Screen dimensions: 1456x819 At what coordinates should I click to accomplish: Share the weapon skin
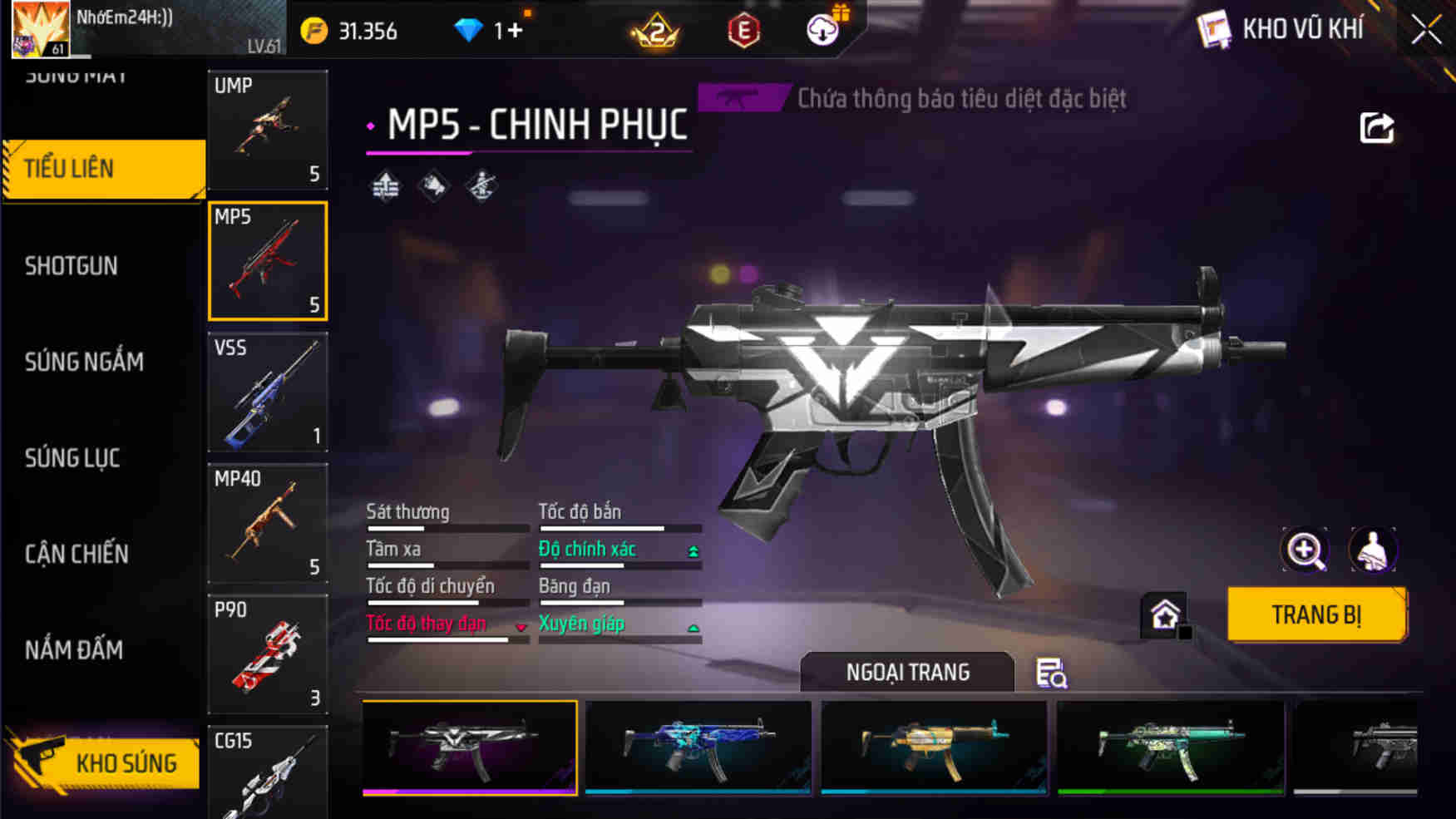pyautogui.click(x=1376, y=128)
